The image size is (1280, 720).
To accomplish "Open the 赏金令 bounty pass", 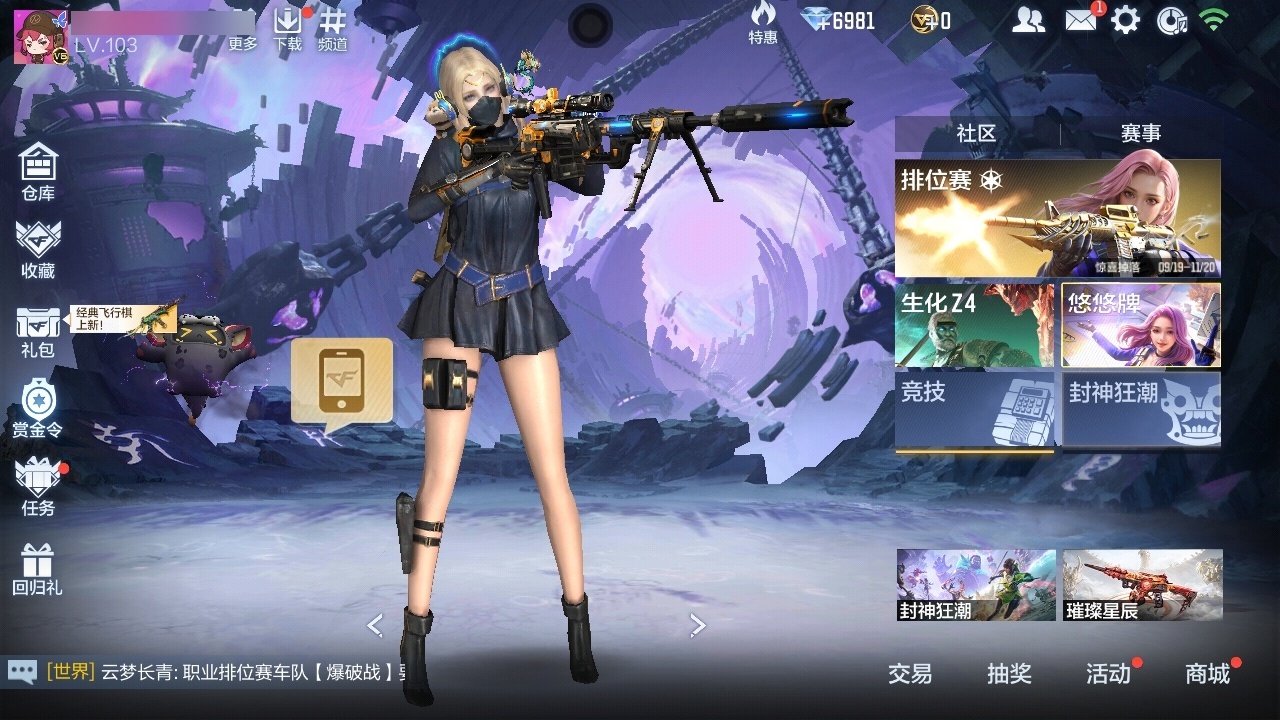I will click(x=38, y=409).
